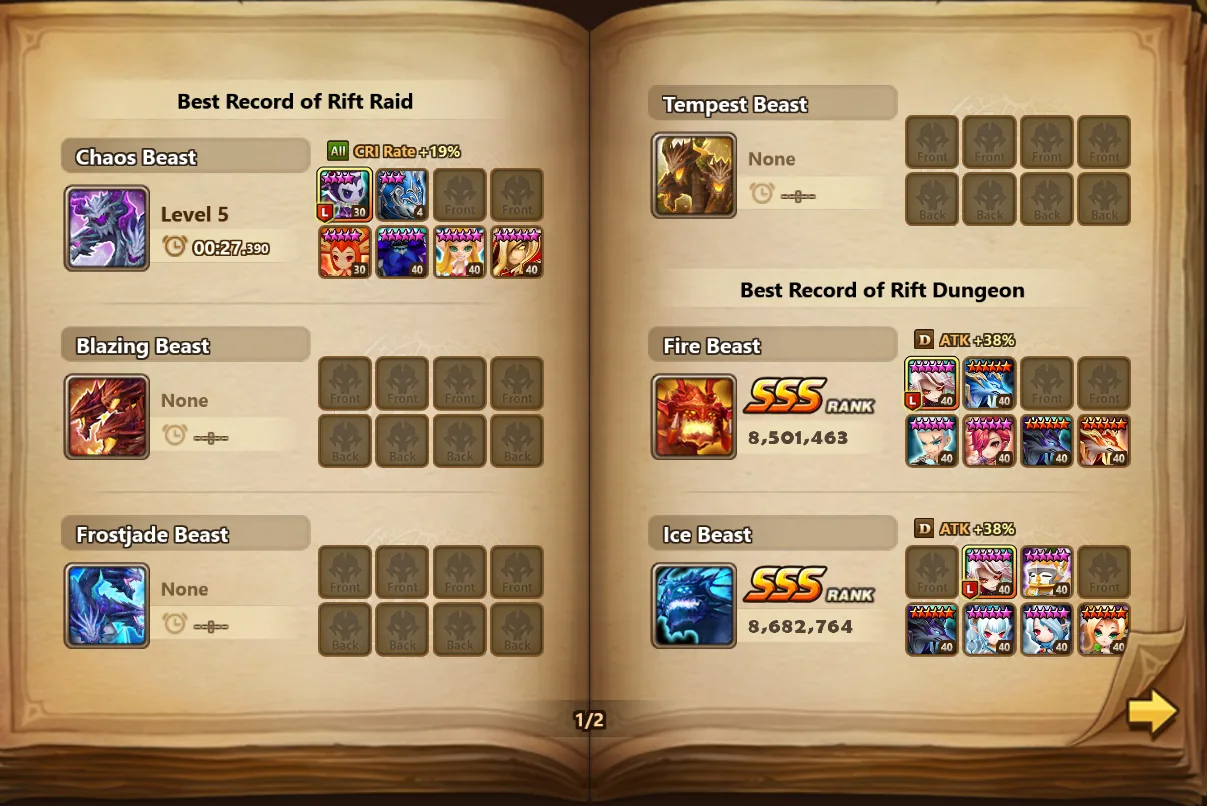This screenshot has width=1207, height=806.
Task: Select the Frostjade Beast portrait
Action: pyautogui.click(x=107, y=606)
